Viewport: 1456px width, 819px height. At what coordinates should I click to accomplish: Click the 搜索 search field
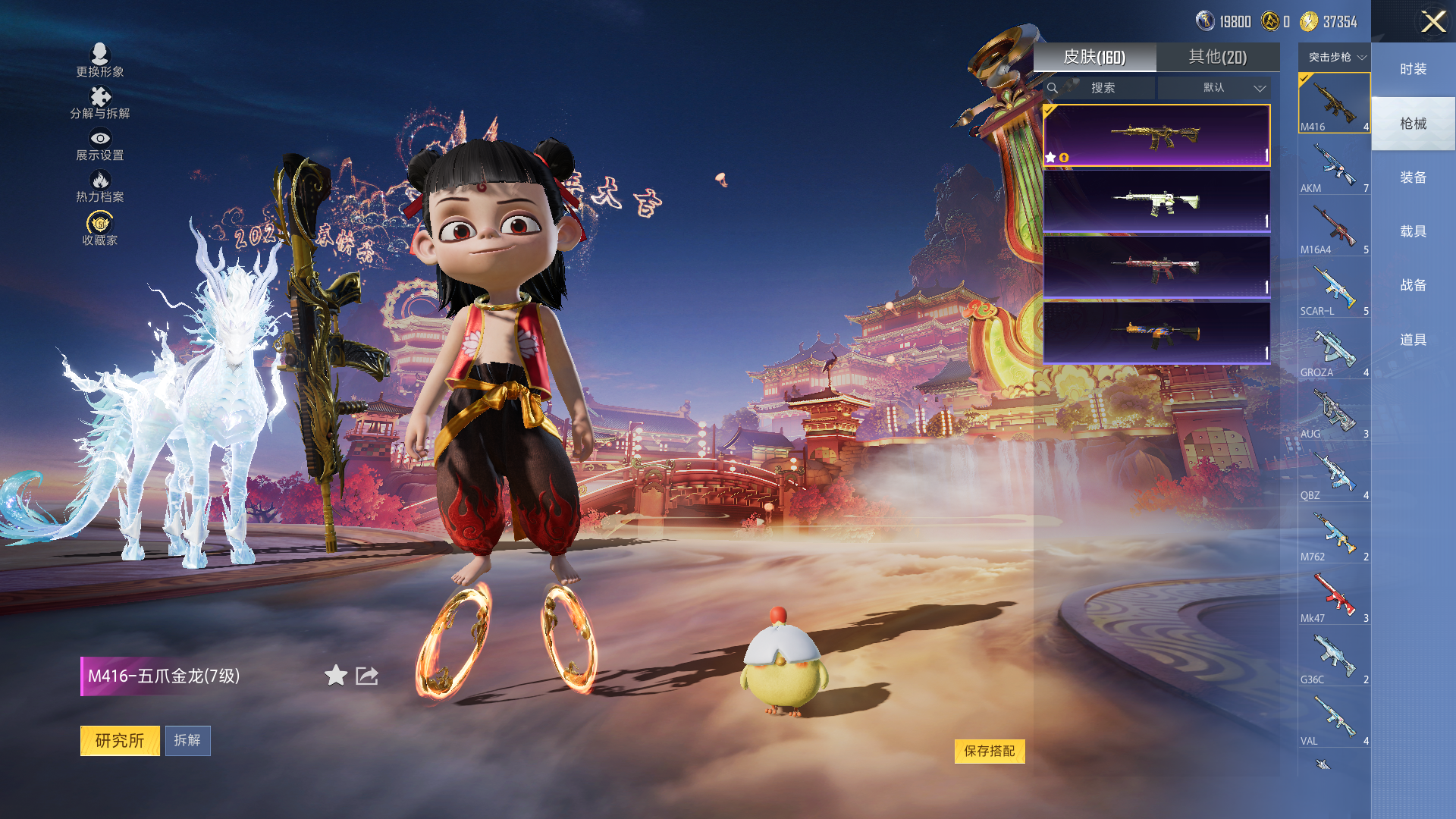tap(1102, 88)
